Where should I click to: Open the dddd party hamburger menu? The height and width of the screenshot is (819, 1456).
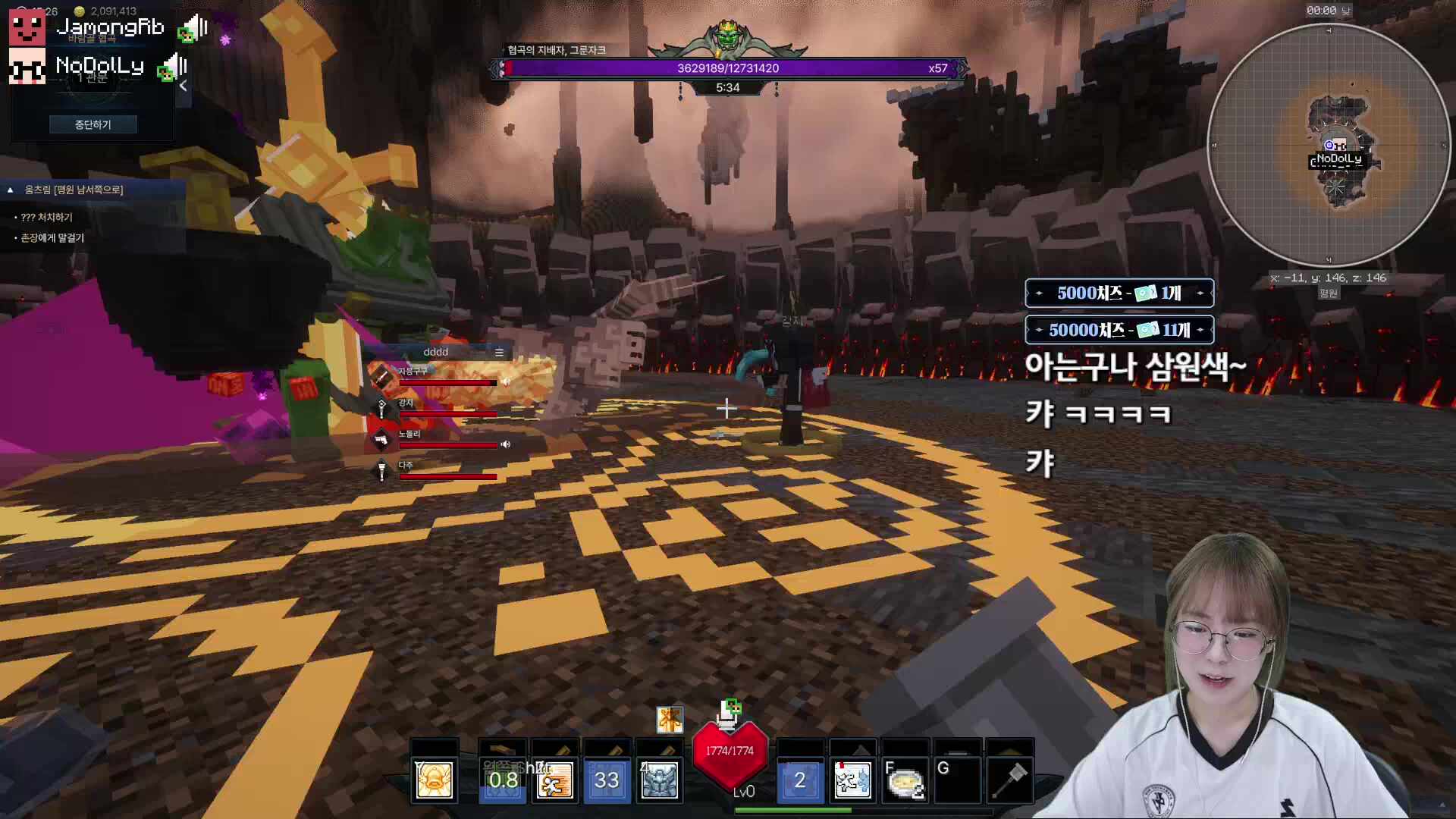point(500,351)
